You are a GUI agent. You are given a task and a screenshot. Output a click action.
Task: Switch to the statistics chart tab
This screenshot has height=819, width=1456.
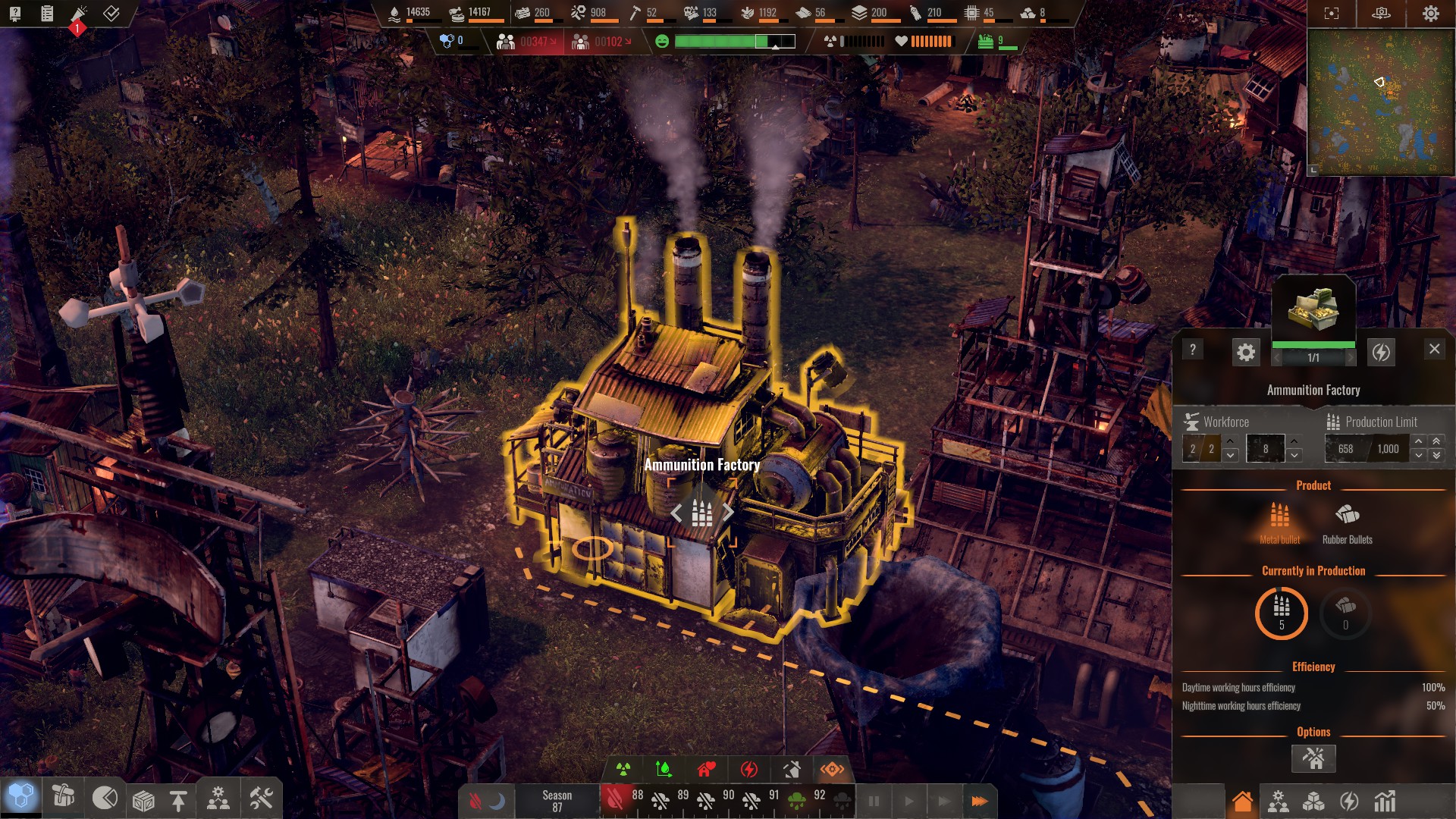click(x=1385, y=801)
